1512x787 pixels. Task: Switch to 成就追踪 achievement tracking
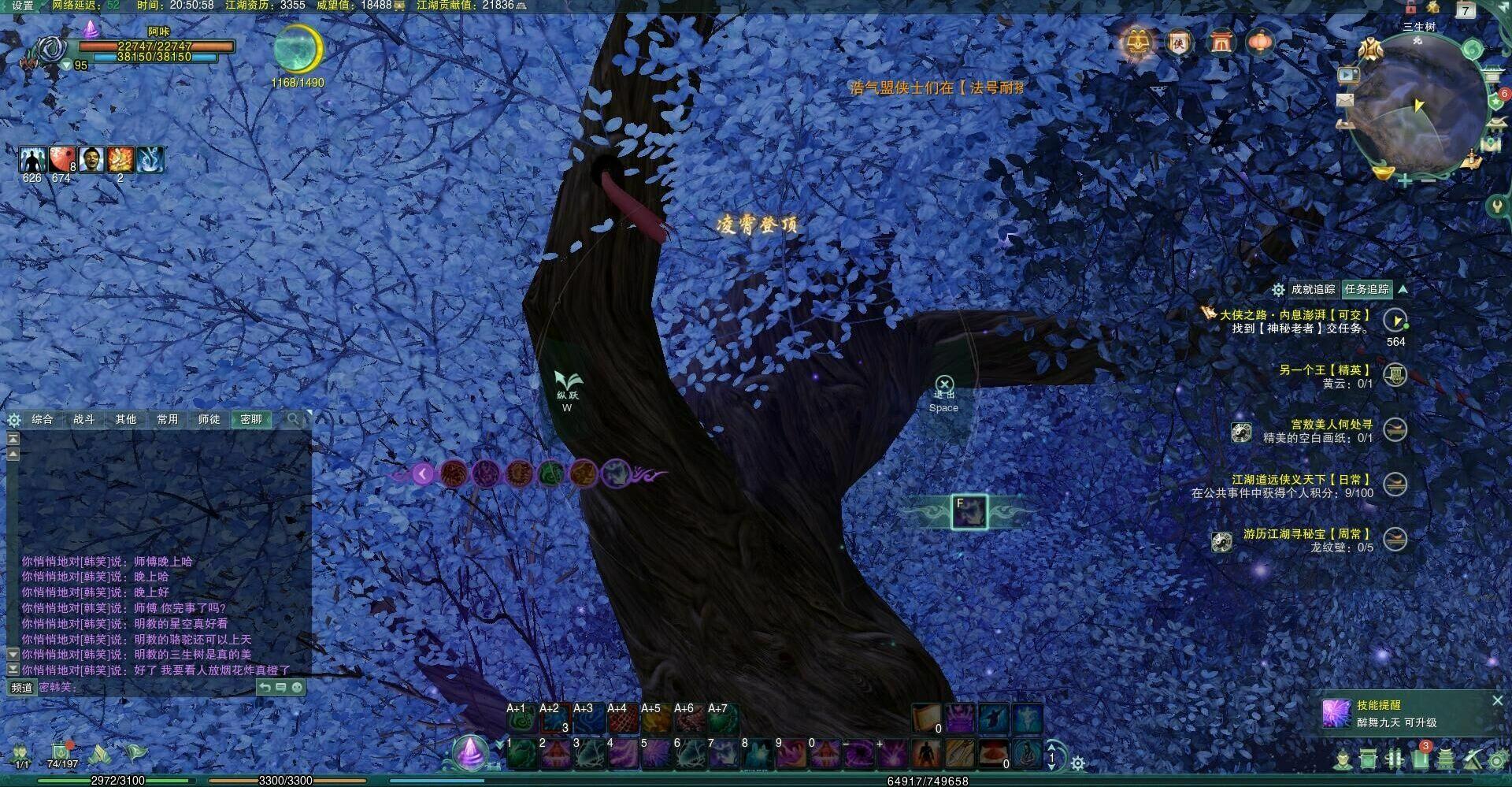[1313, 289]
